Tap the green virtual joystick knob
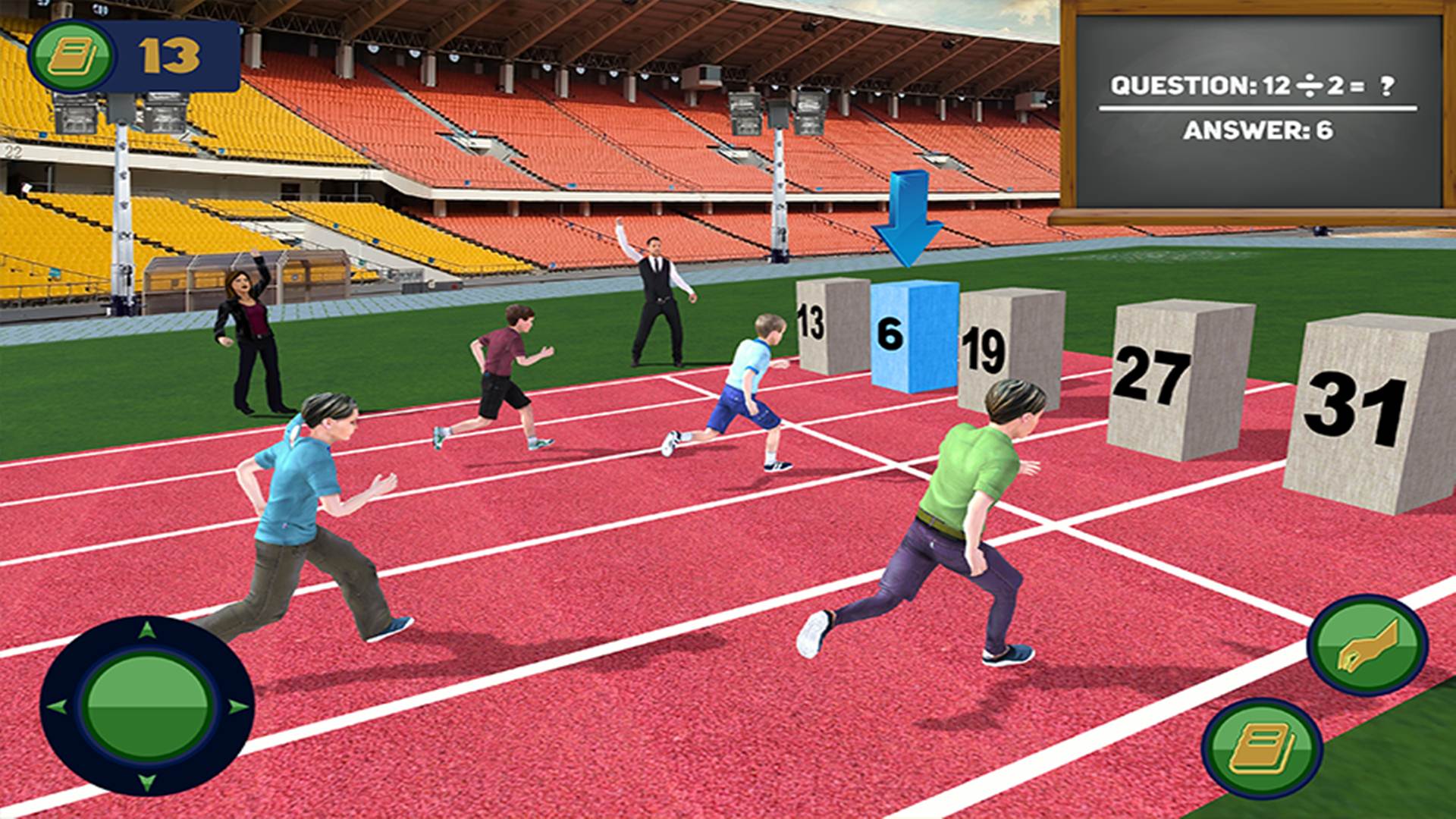Image resolution: width=1456 pixels, height=819 pixels. (148, 704)
